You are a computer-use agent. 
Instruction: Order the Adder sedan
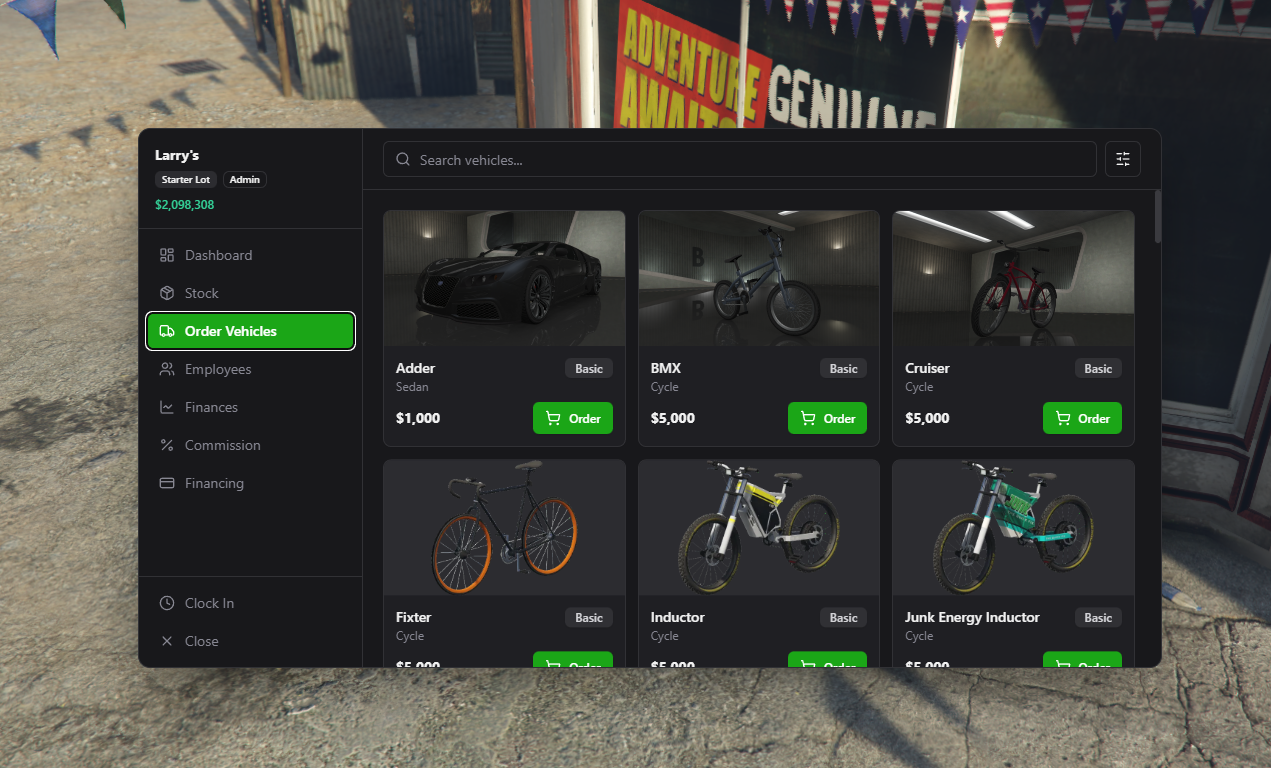pos(573,418)
